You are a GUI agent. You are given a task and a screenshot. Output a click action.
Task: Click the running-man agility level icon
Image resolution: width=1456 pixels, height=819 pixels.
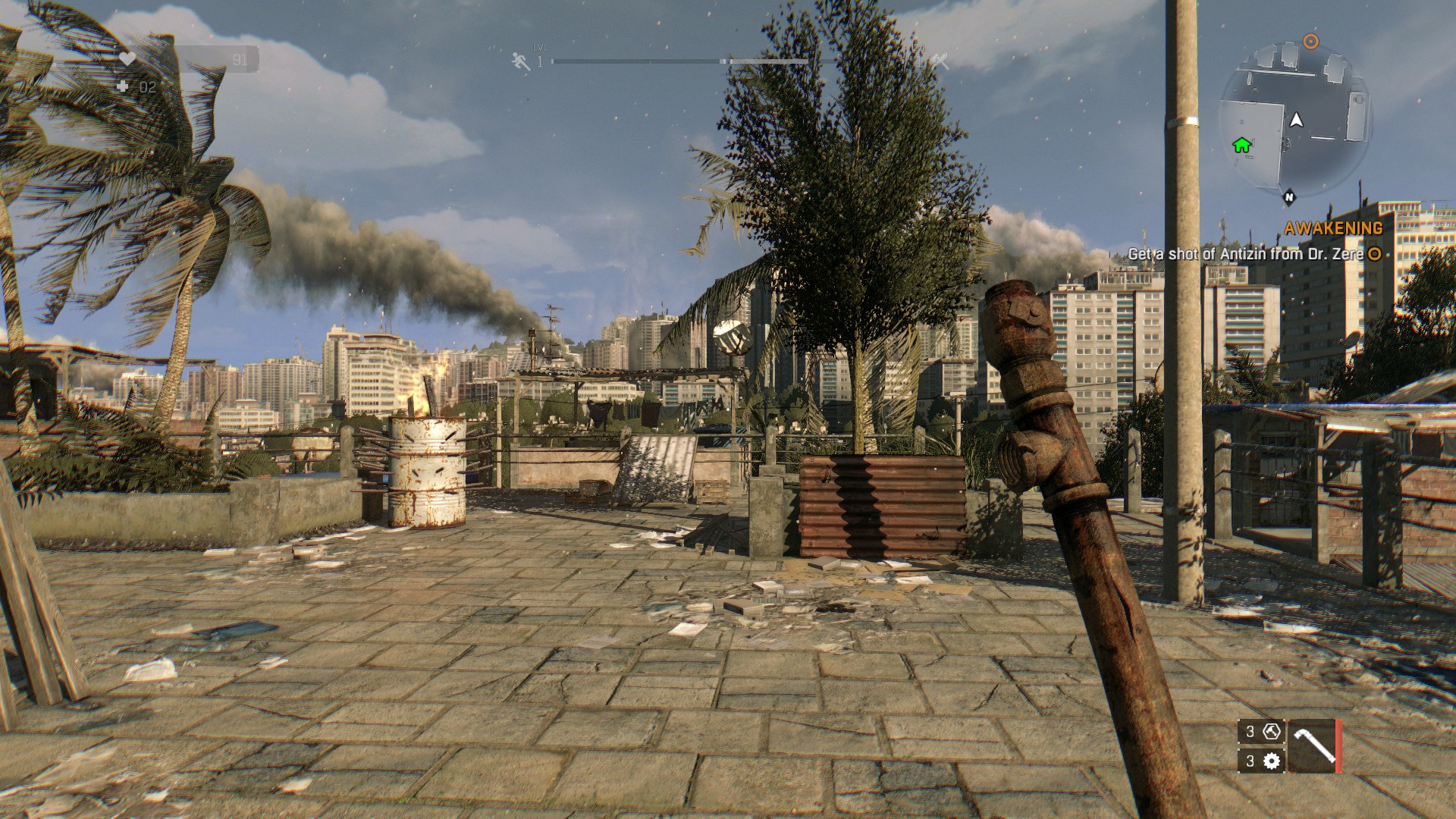click(521, 61)
